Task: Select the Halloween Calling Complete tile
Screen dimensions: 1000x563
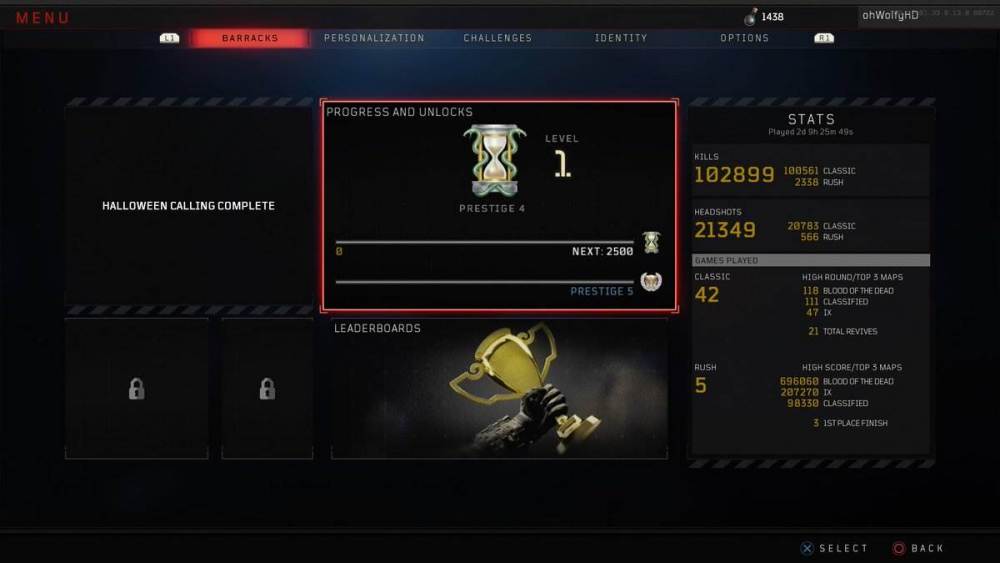Action: 188,205
